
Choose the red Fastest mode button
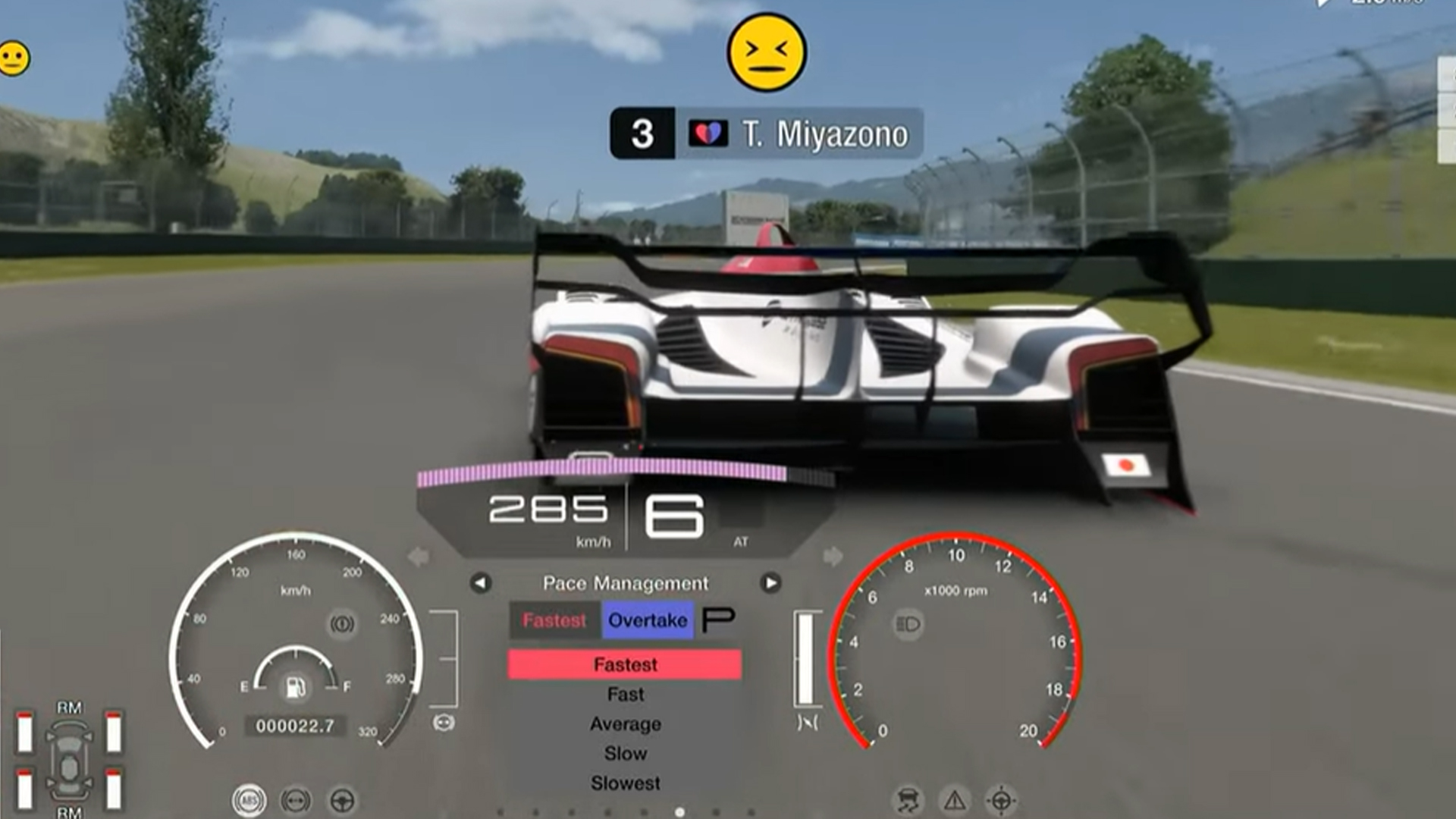(x=554, y=620)
